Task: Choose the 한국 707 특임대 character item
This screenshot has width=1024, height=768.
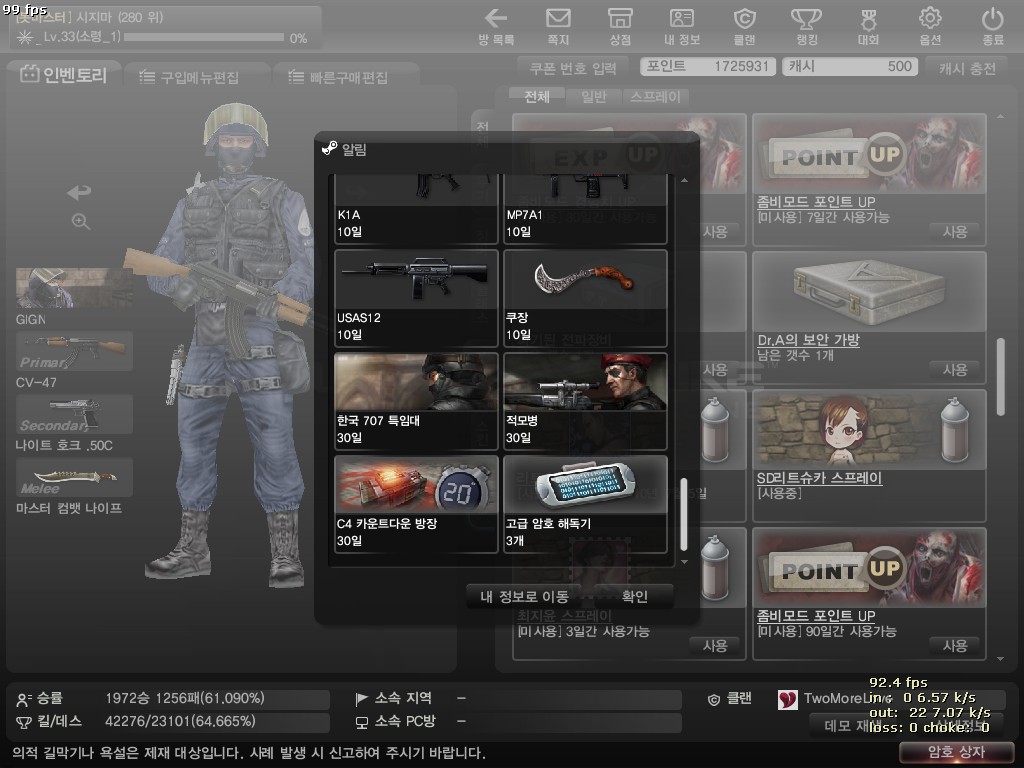Action: click(416, 401)
